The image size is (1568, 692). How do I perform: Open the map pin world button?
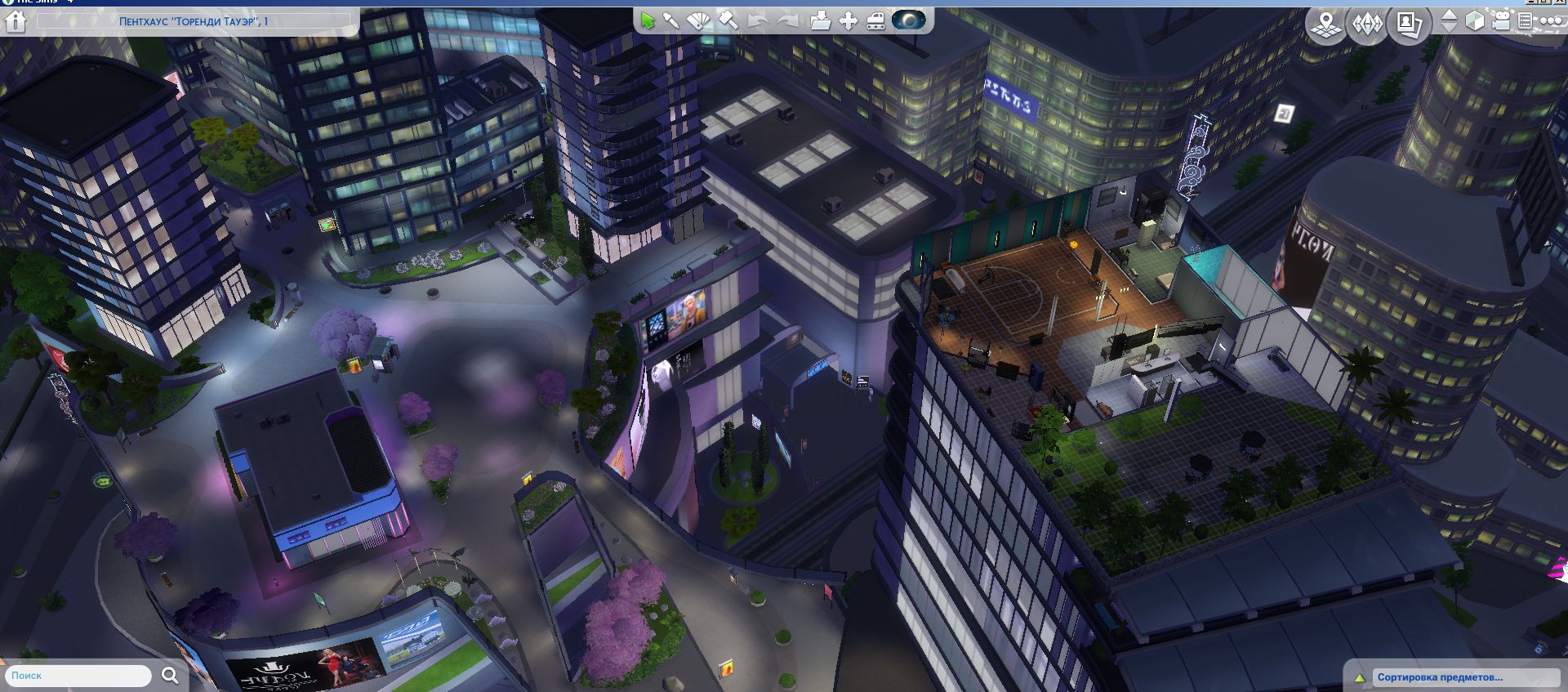click(x=1327, y=24)
